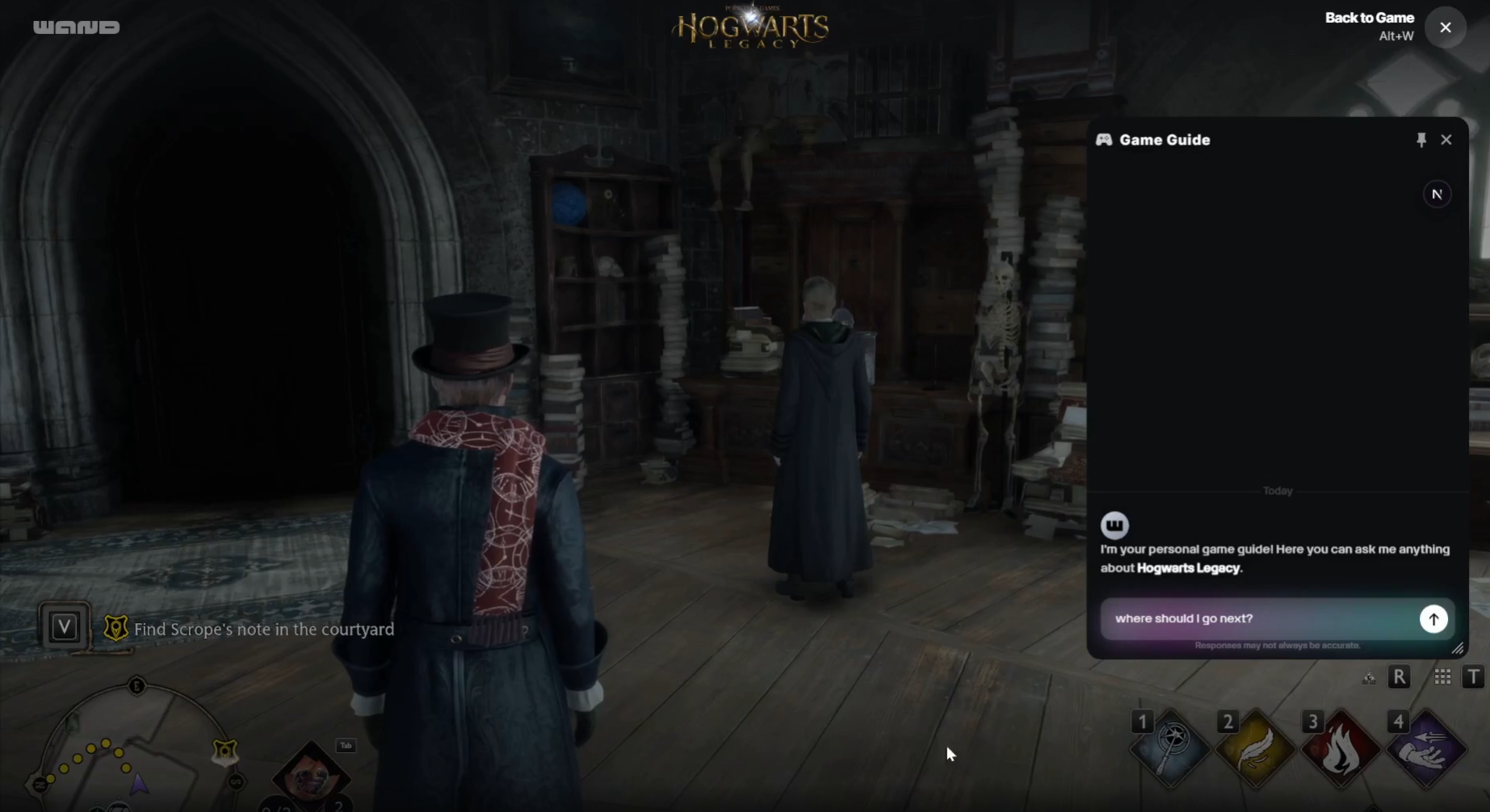Screen dimensions: 1490x812
Task: Focus the game guide chat input
Action: (x=1260, y=619)
